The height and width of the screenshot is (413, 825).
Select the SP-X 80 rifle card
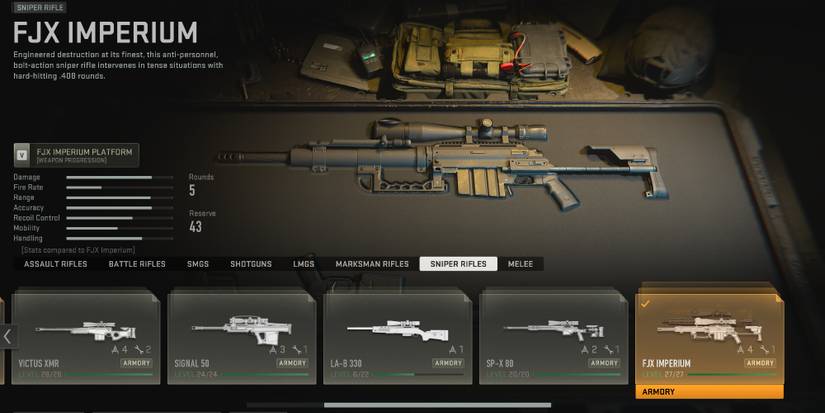click(553, 337)
